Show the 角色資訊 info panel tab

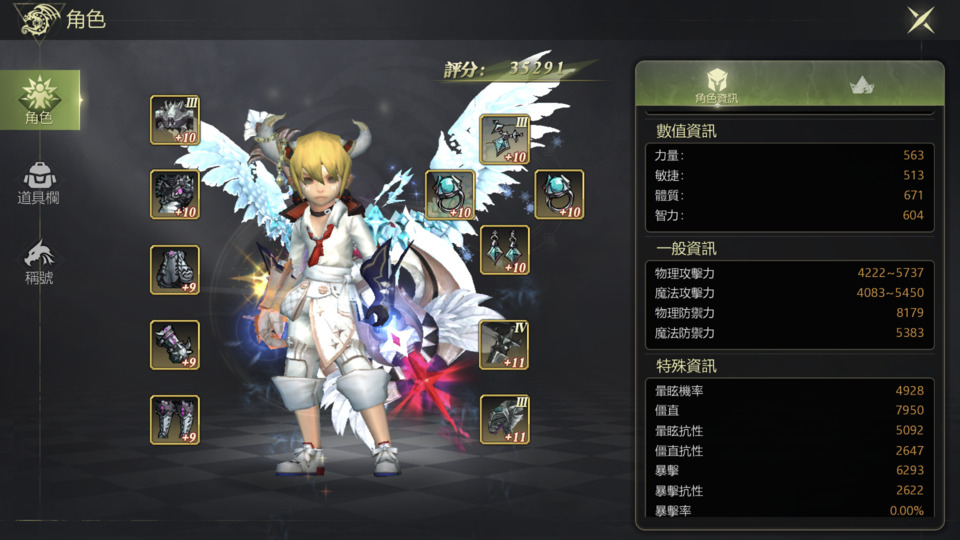tap(716, 86)
